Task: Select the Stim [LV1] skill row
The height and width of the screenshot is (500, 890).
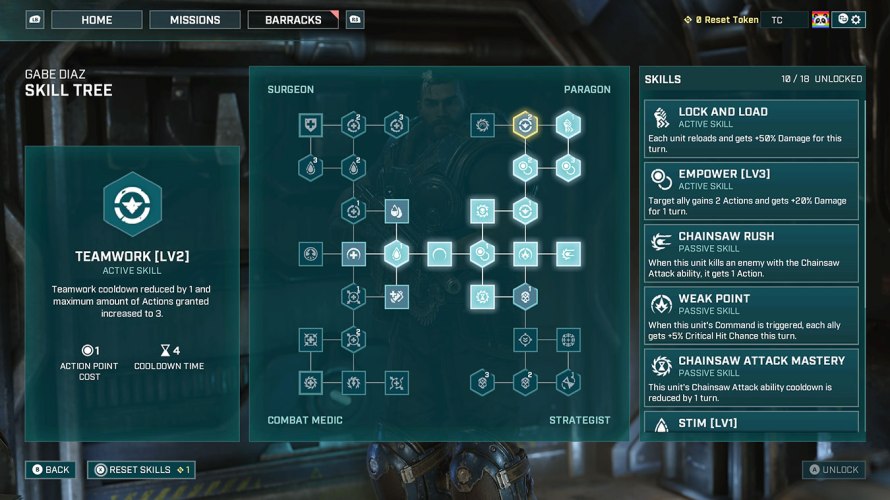Action: click(751, 423)
